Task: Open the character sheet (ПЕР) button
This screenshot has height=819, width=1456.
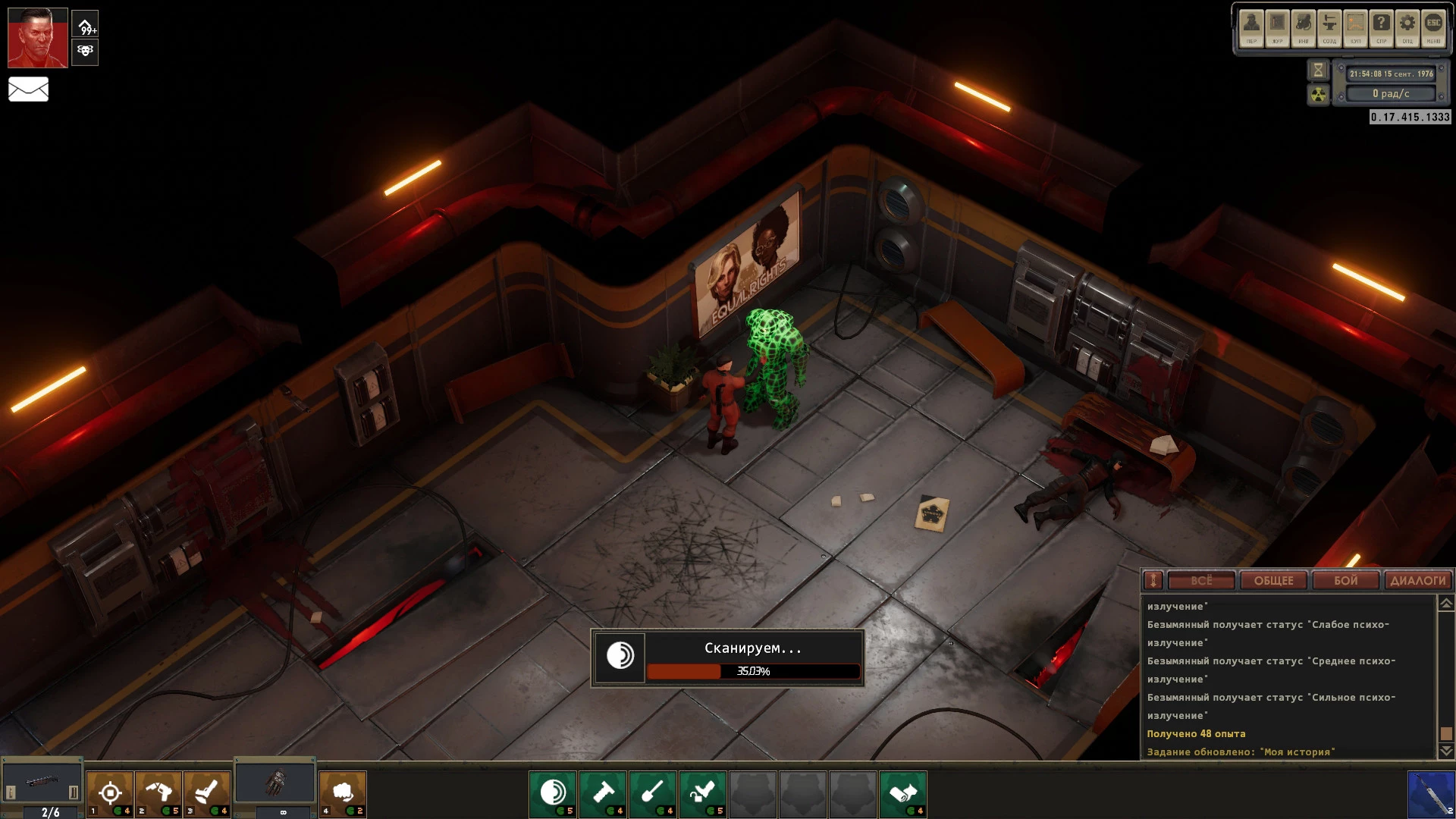Action: [x=1251, y=28]
